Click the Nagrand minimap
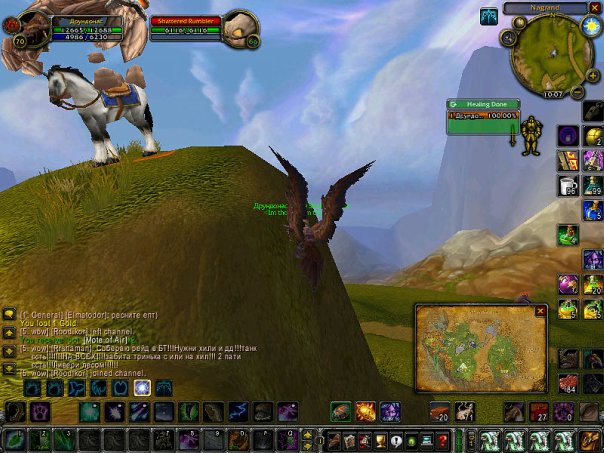Viewport: 604px width, 453px height. point(544,50)
